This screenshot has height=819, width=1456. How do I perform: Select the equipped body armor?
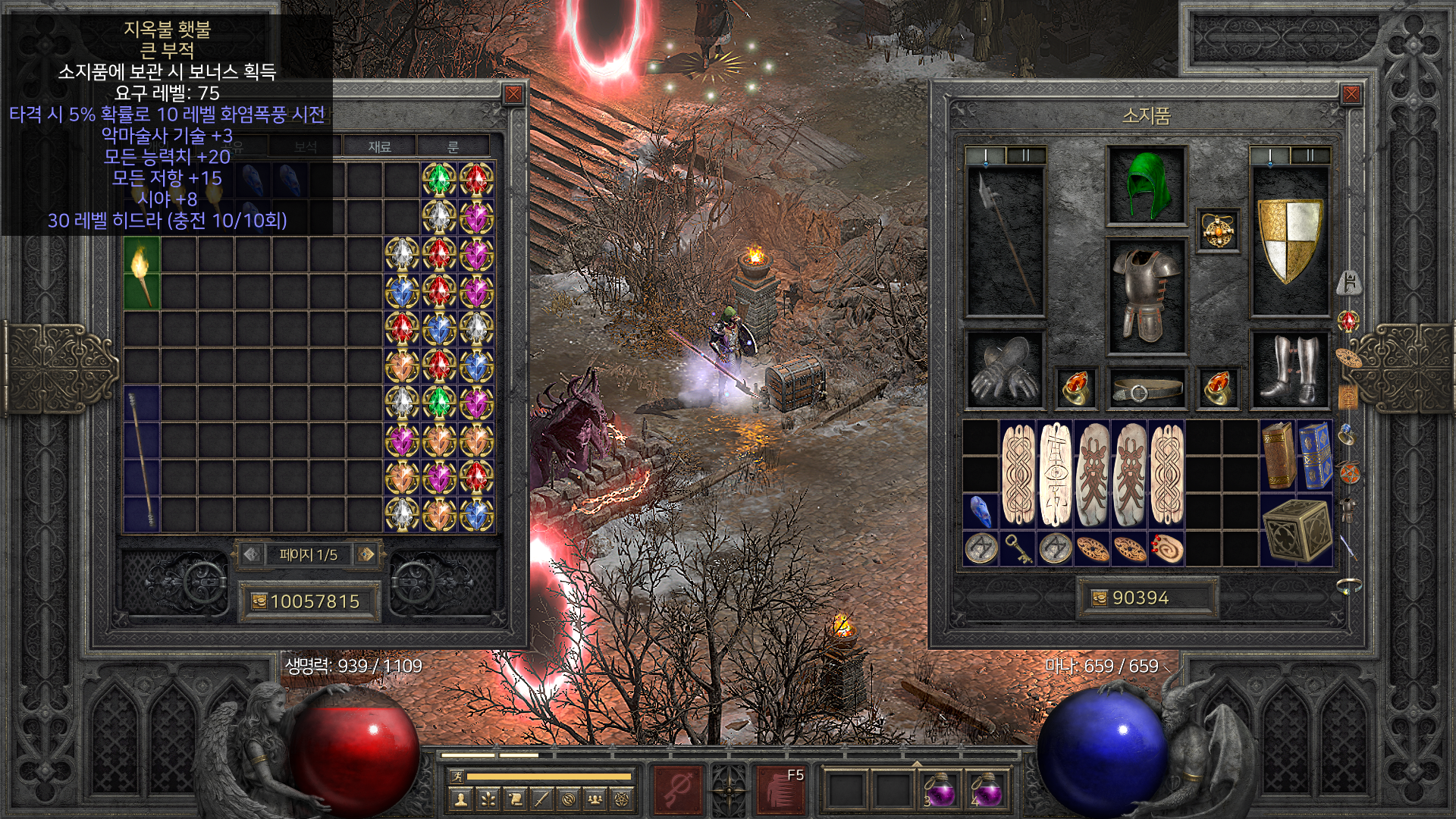pos(1146,296)
